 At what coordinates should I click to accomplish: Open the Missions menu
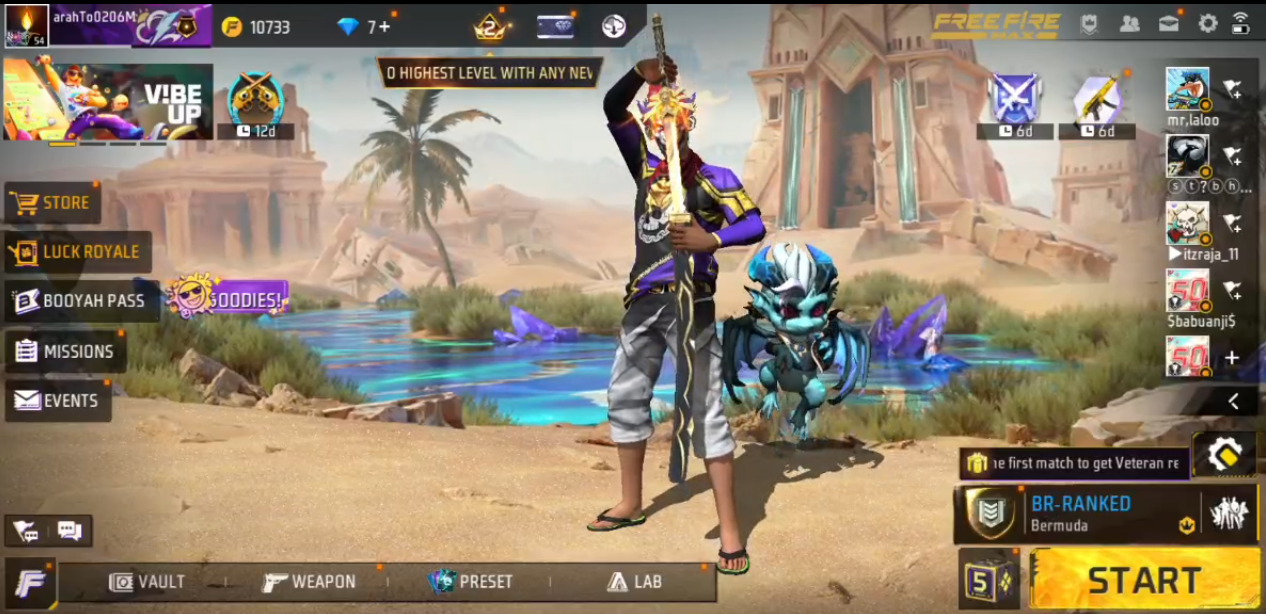66,351
